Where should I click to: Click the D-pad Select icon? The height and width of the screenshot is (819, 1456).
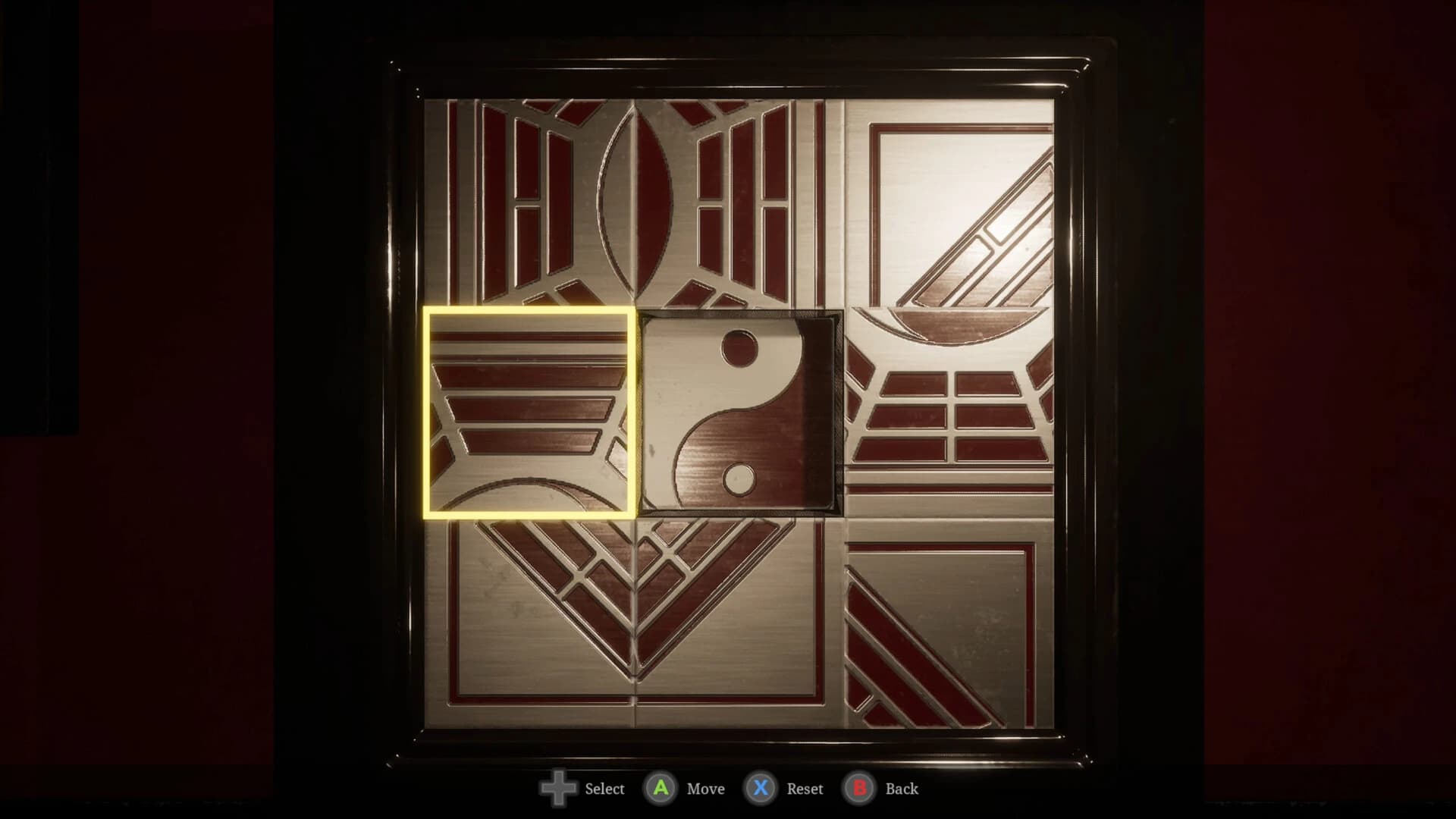click(559, 789)
